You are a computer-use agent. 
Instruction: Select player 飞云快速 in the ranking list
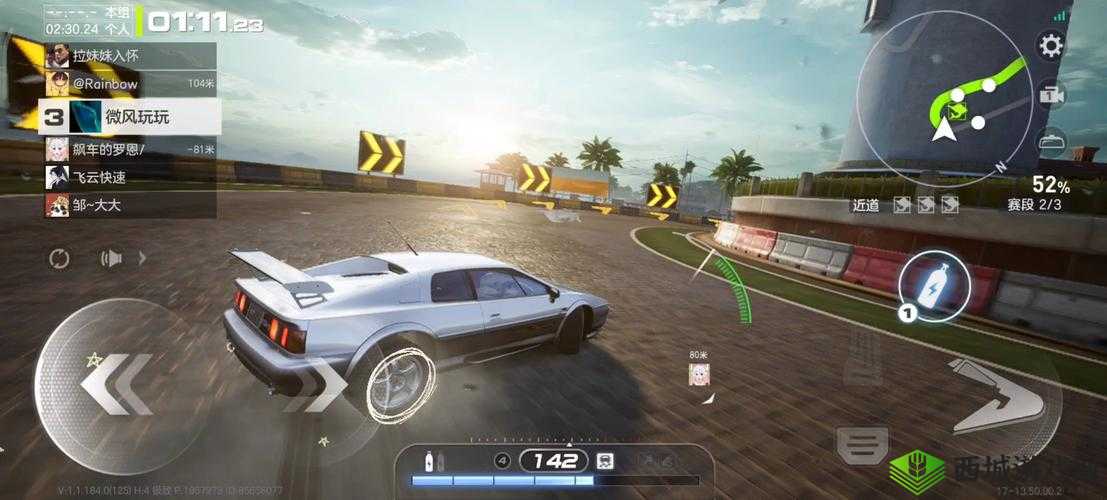[x=130, y=178]
